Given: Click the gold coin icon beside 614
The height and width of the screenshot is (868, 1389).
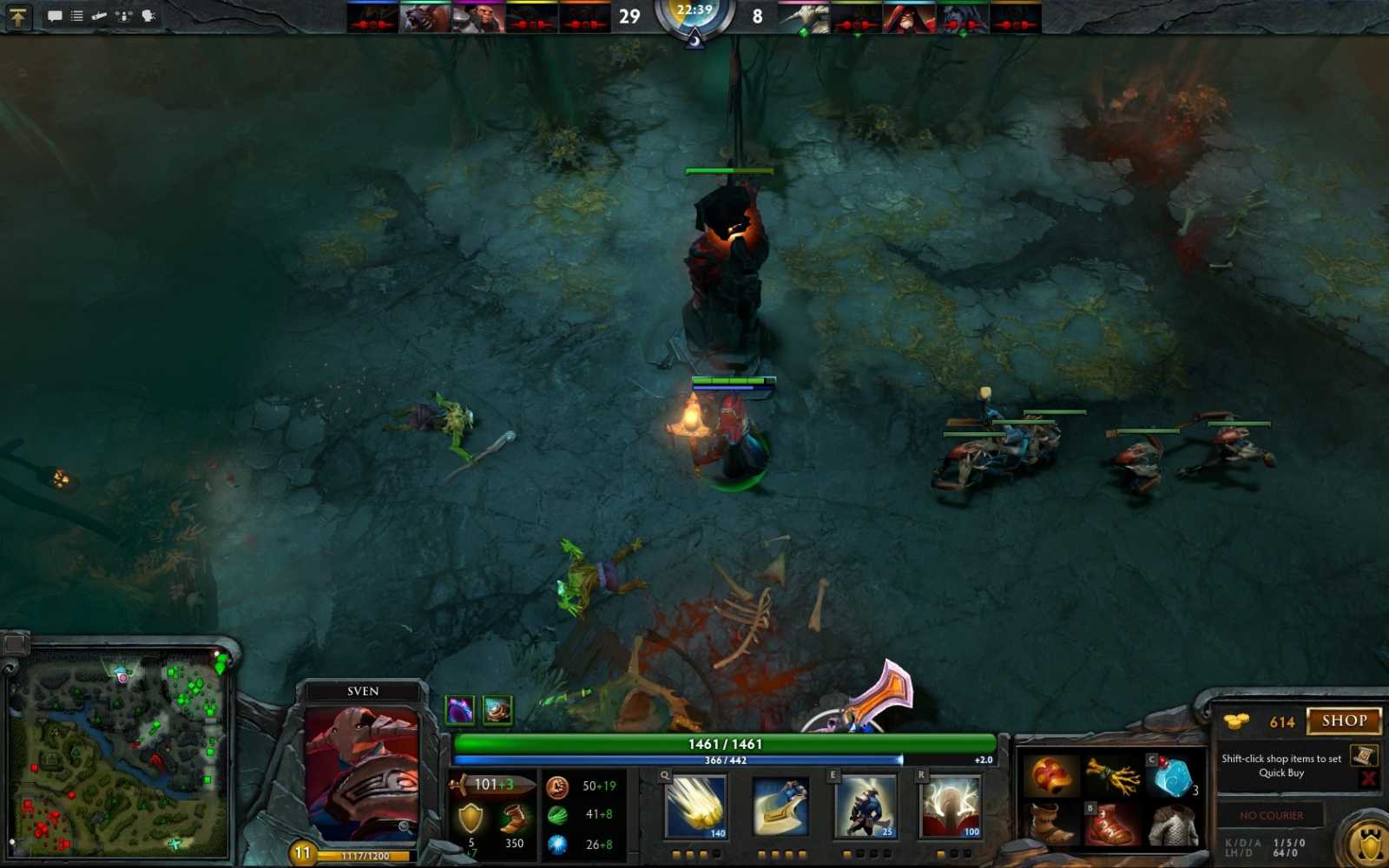Looking at the screenshot, I should 1235,721.
